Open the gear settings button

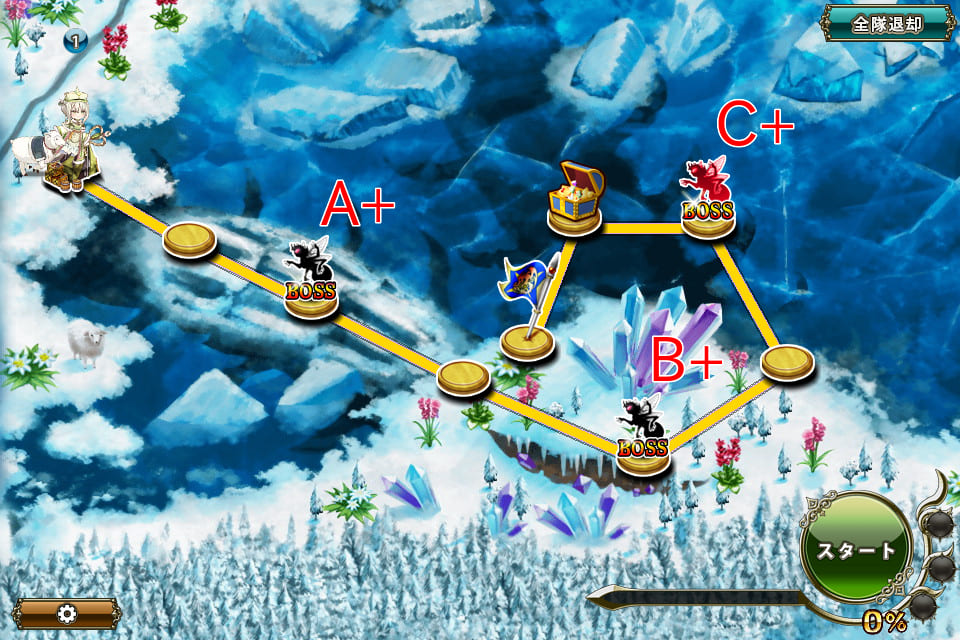(67, 613)
